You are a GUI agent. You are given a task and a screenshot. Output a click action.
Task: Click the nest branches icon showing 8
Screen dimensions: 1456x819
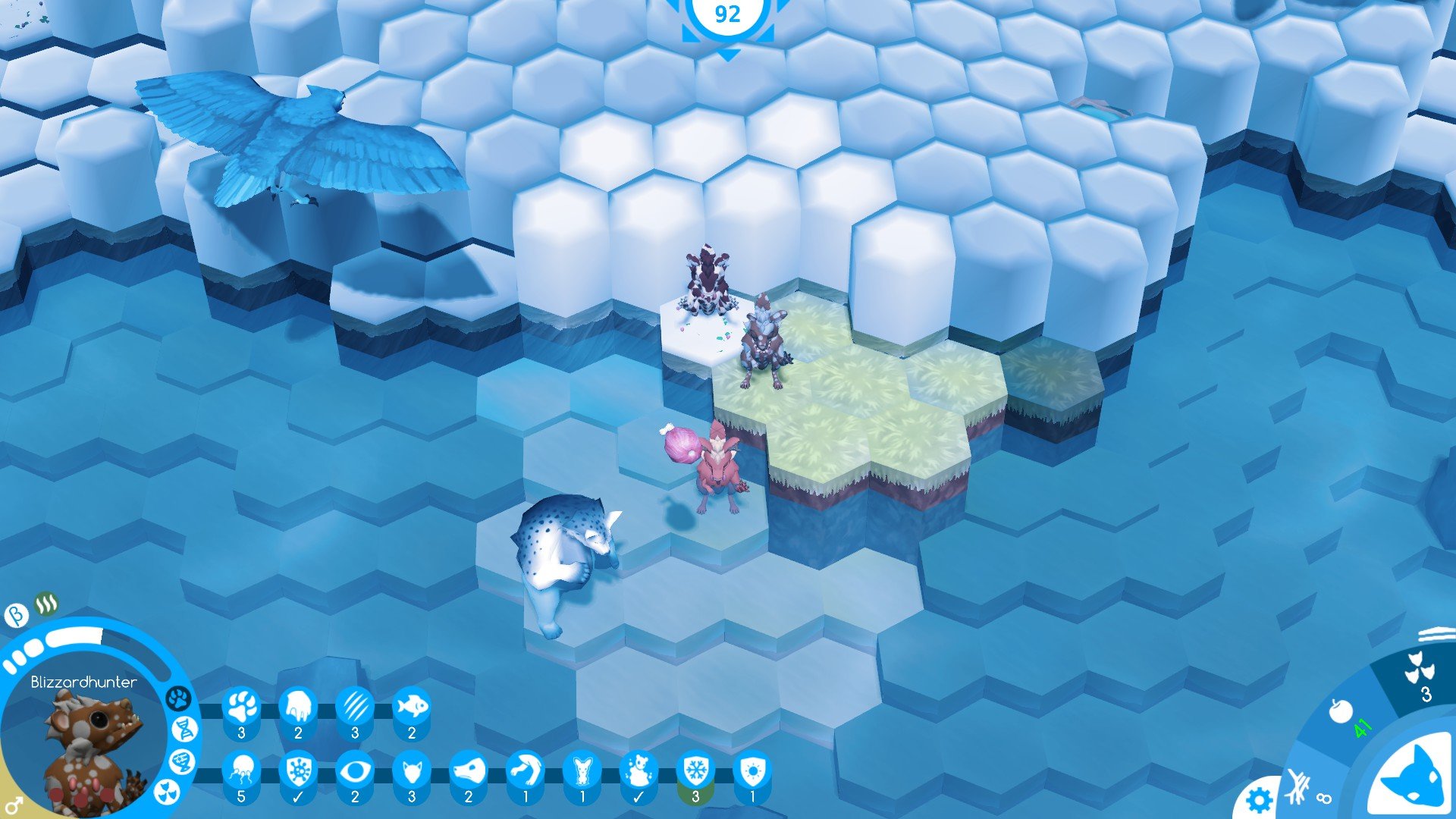tap(1297, 785)
